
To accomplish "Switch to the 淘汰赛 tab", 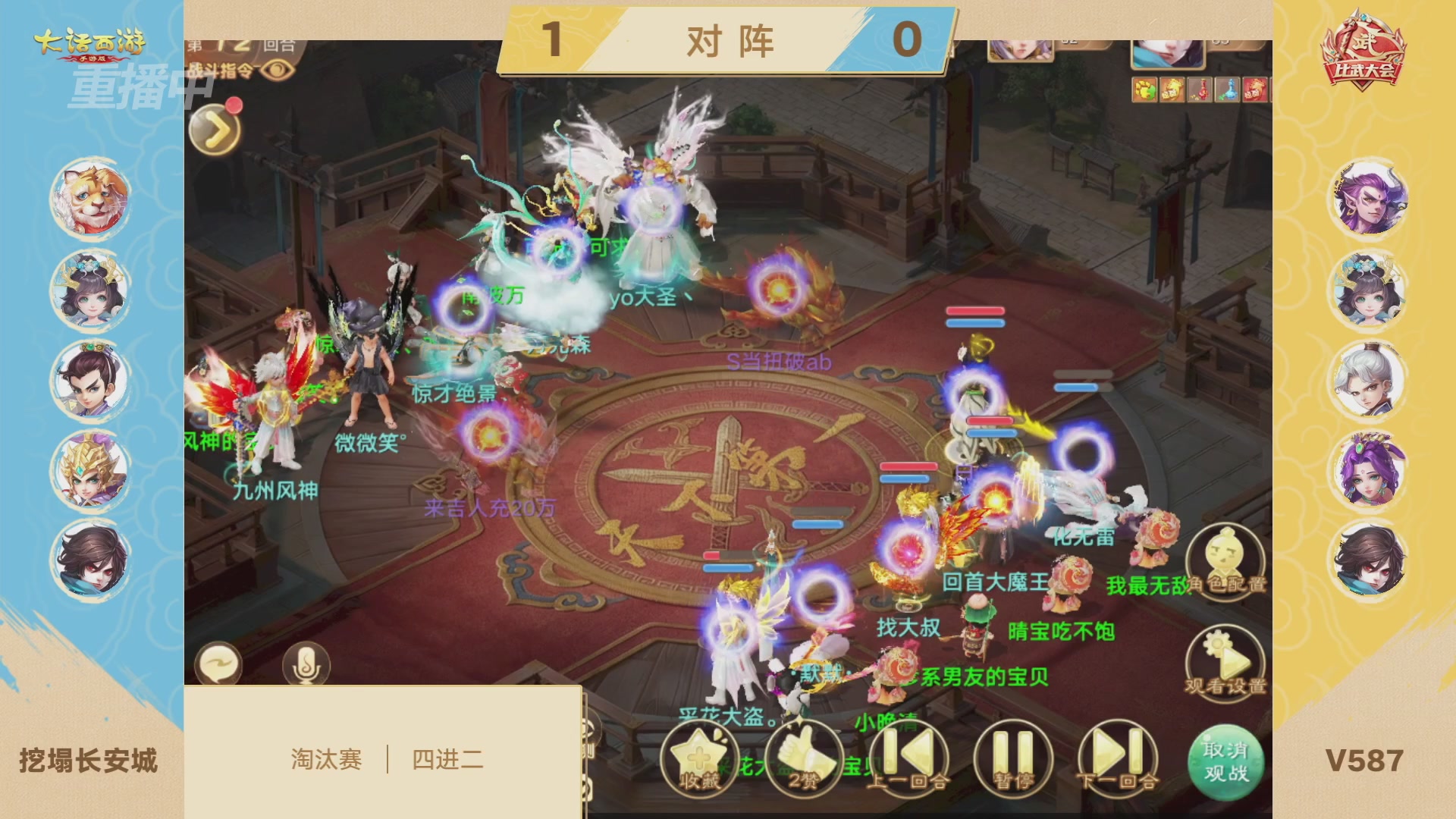I will pyautogui.click(x=328, y=758).
